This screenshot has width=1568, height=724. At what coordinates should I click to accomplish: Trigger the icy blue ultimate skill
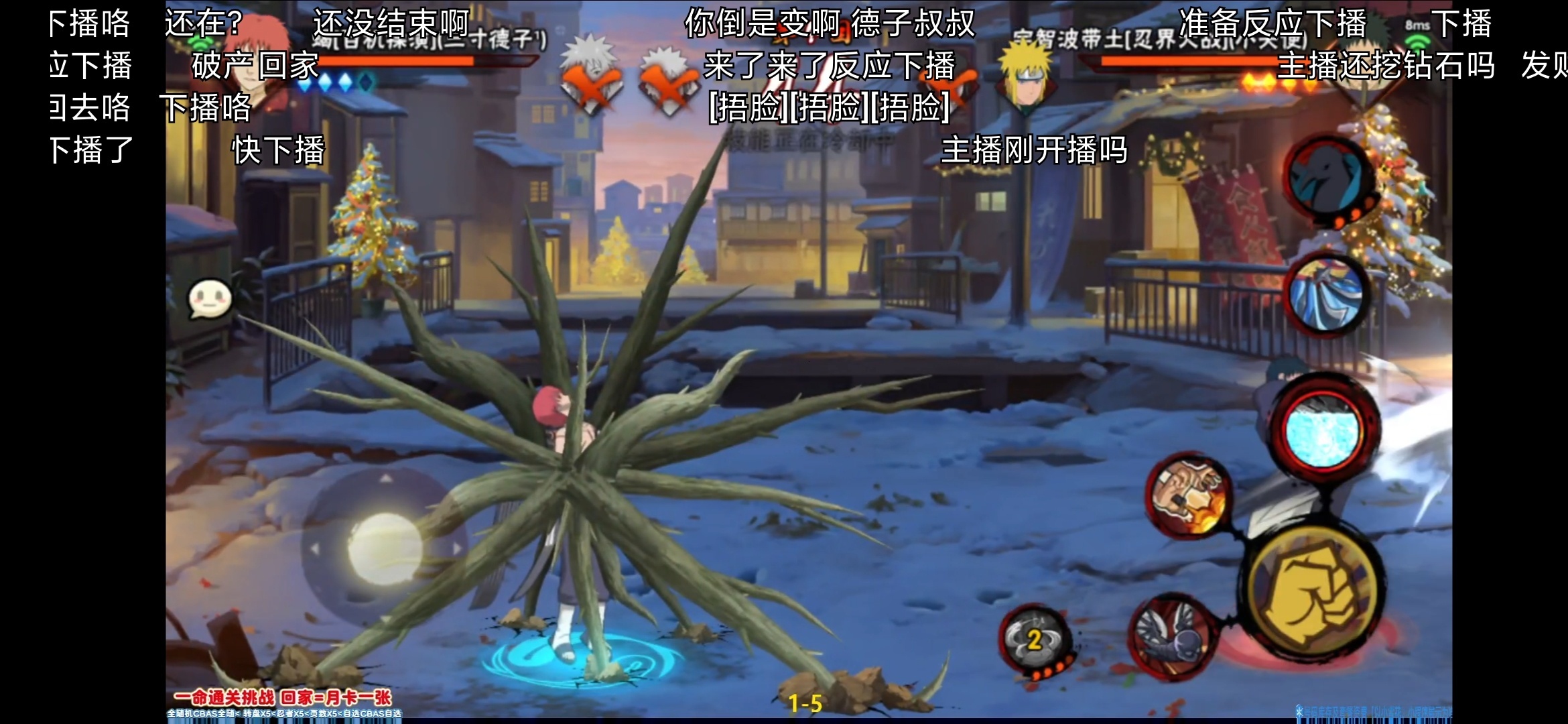pyautogui.click(x=1323, y=429)
